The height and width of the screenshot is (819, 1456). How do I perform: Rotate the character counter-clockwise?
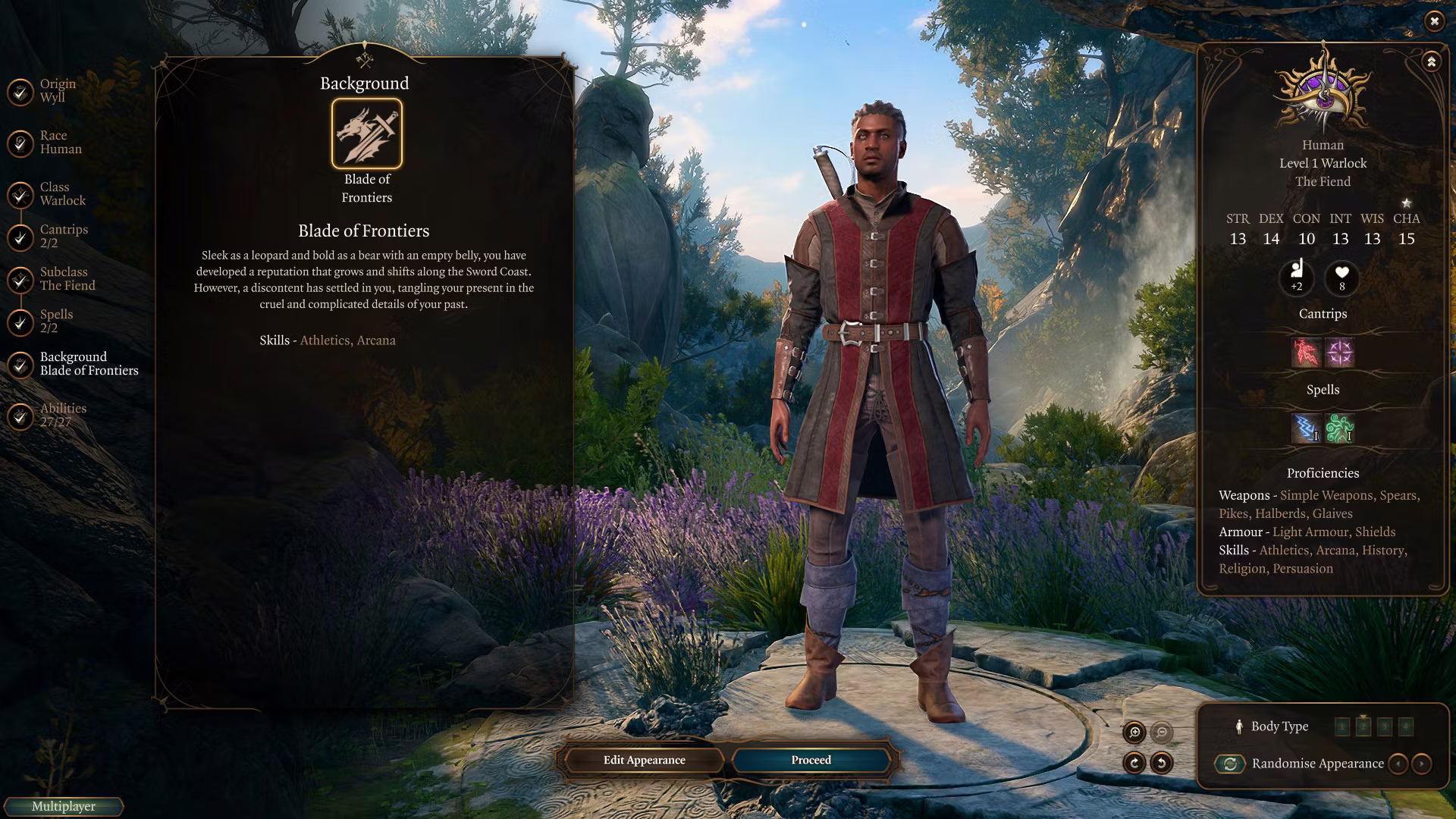click(1162, 763)
